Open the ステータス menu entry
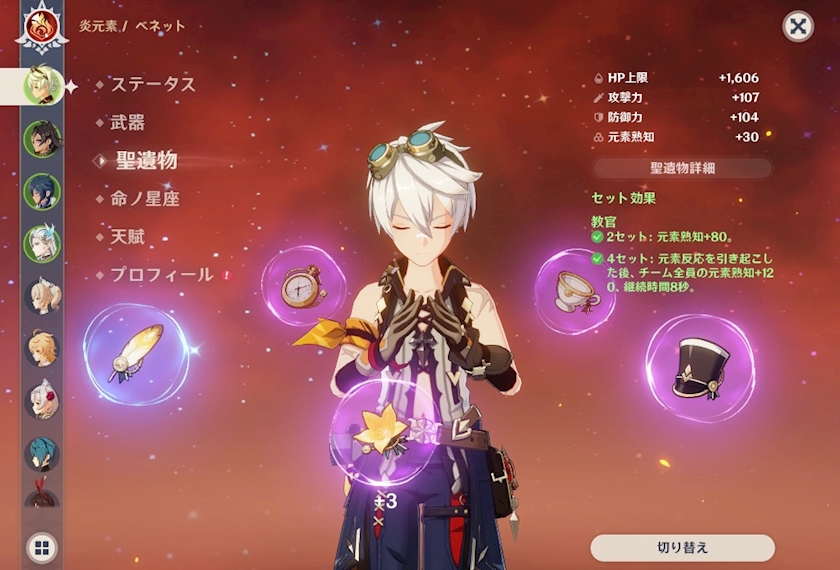 (153, 85)
